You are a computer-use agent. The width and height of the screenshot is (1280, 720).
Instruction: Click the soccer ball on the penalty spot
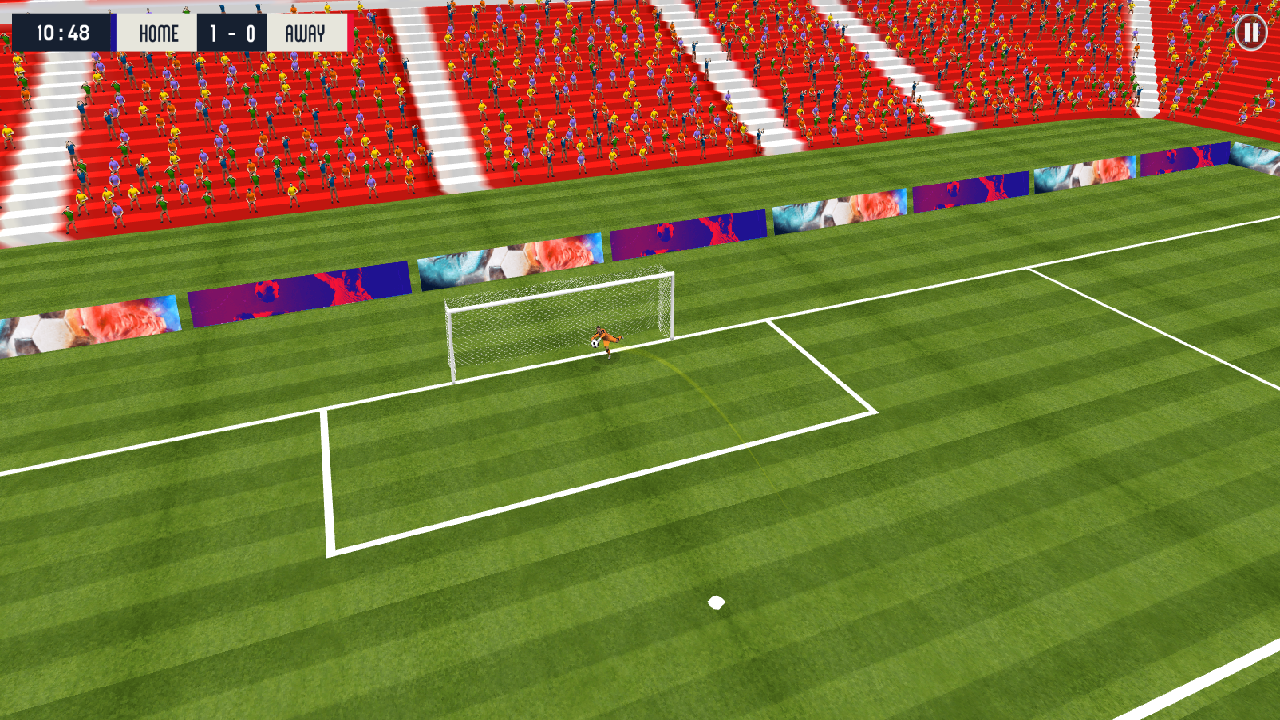click(716, 600)
